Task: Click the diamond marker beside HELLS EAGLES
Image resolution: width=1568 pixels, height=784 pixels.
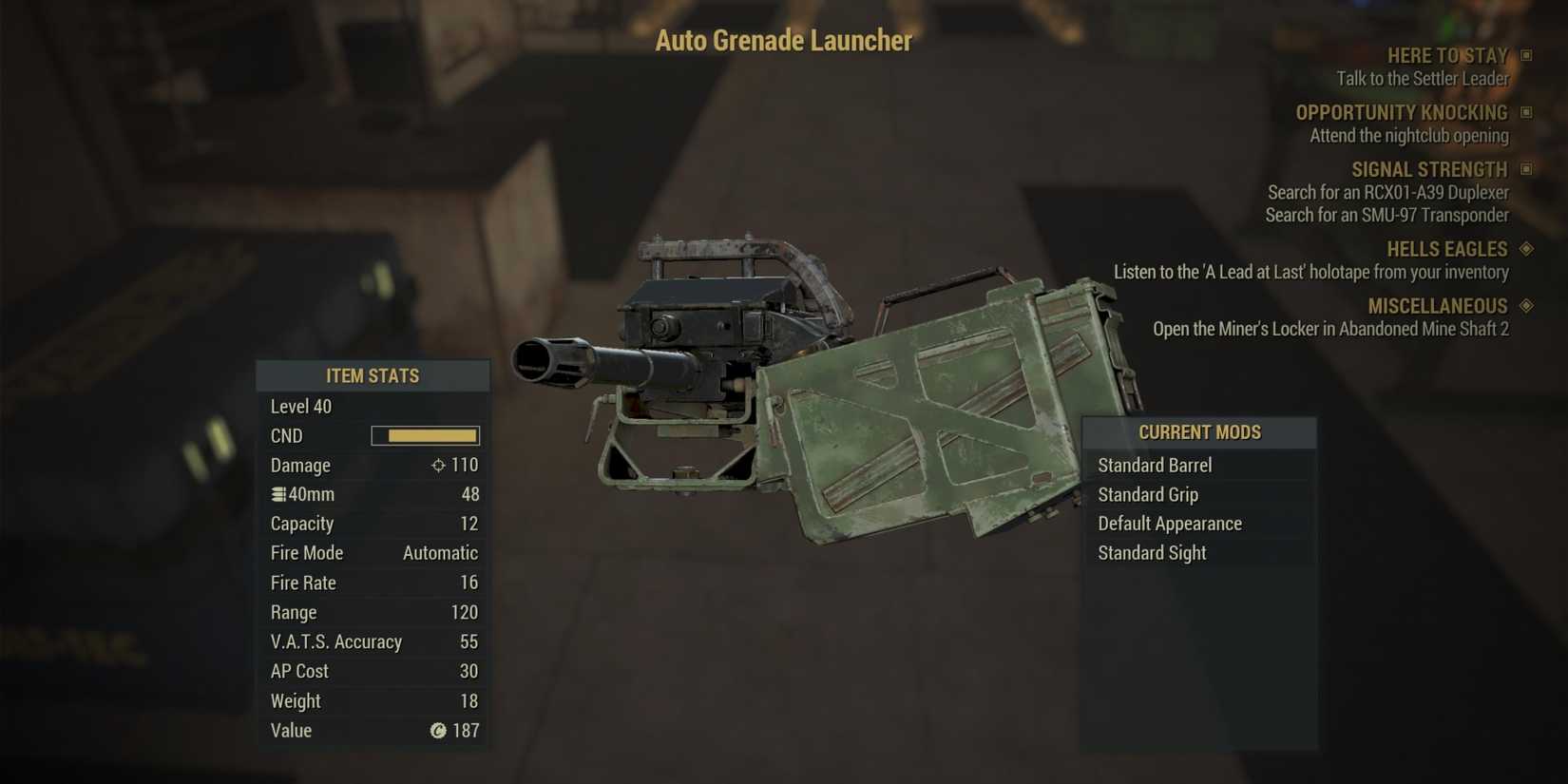Action: (1528, 249)
